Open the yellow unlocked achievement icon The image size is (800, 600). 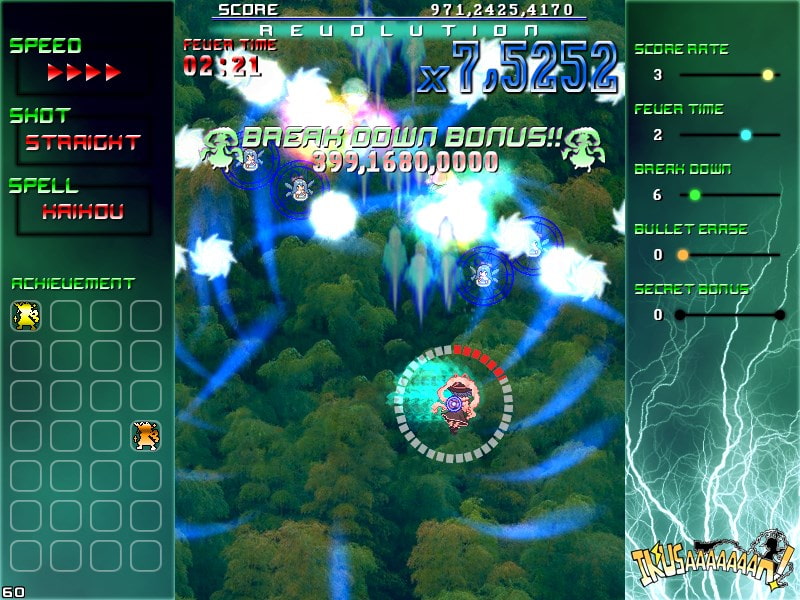point(25,316)
